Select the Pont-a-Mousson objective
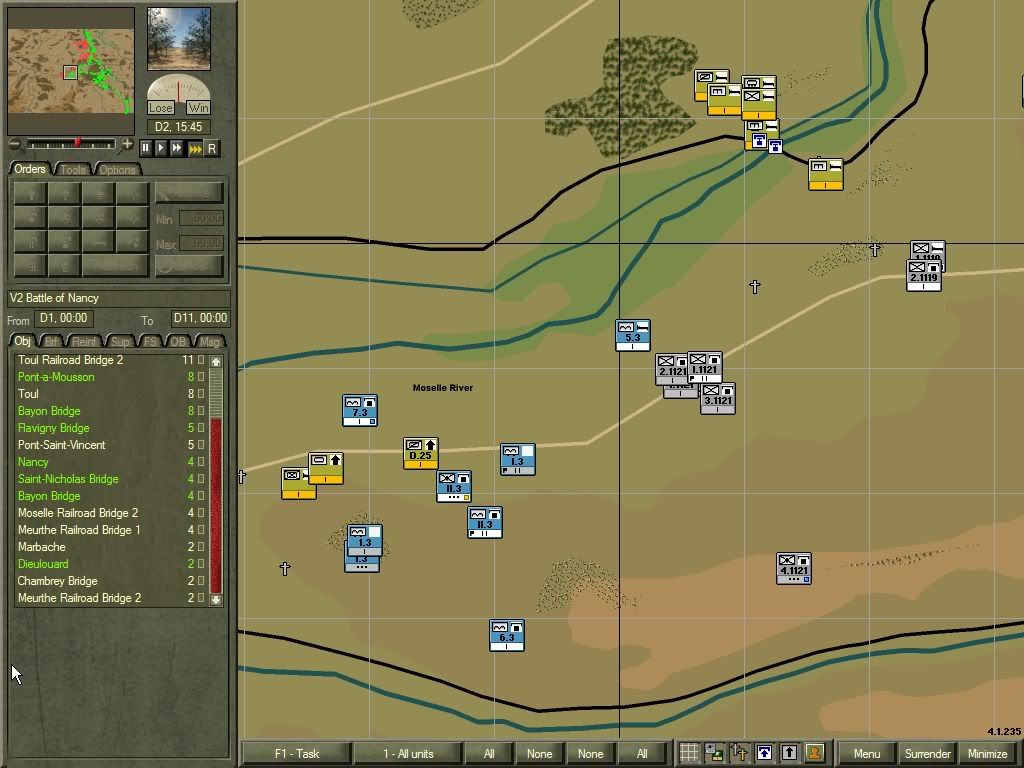Viewport: 1024px width, 768px height. [x=56, y=377]
